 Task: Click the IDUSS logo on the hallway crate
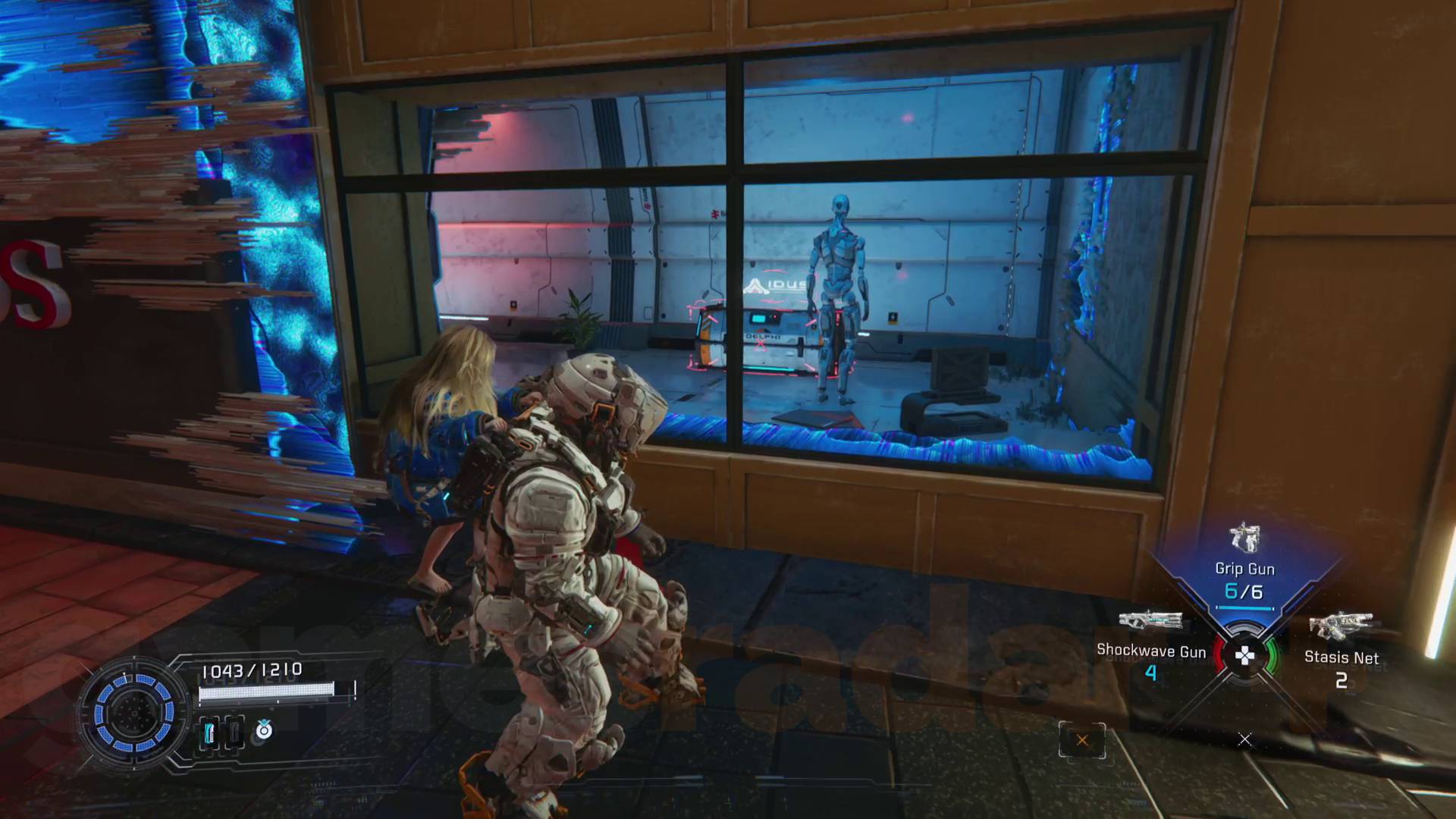click(775, 284)
